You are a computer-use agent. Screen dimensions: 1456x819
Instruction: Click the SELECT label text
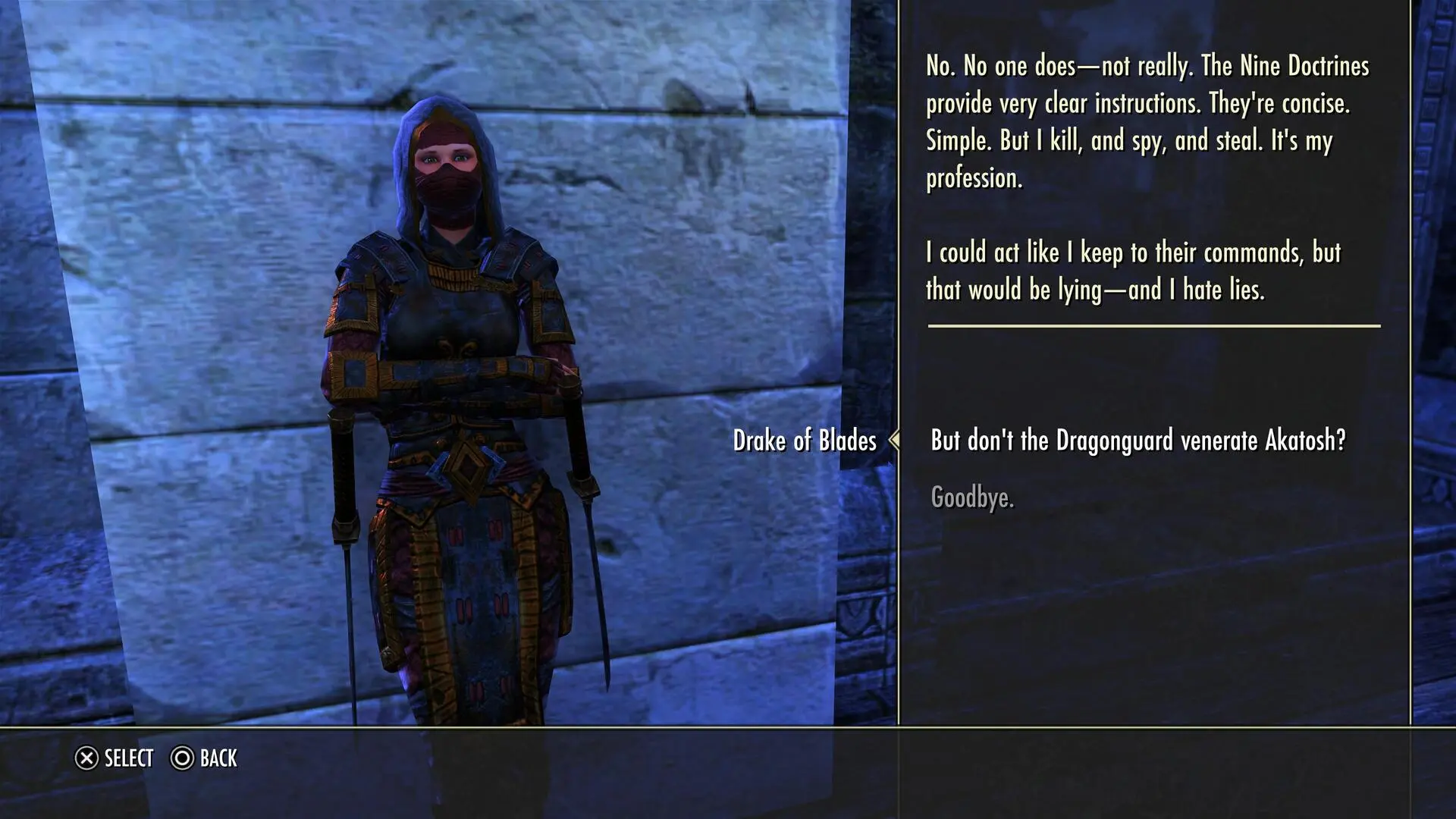click(129, 758)
